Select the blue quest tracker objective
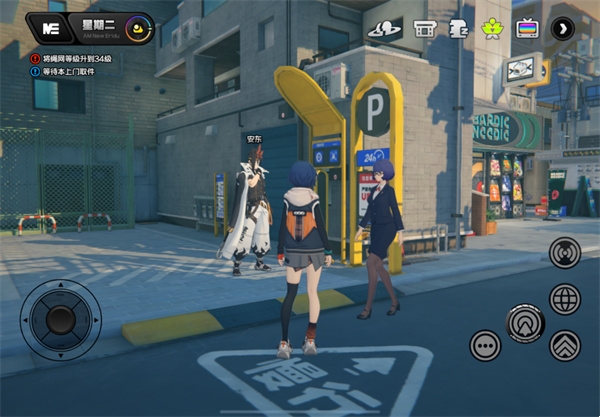Image resolution: width=600 pixels, height=417 pixels. (x=72, y=72)
